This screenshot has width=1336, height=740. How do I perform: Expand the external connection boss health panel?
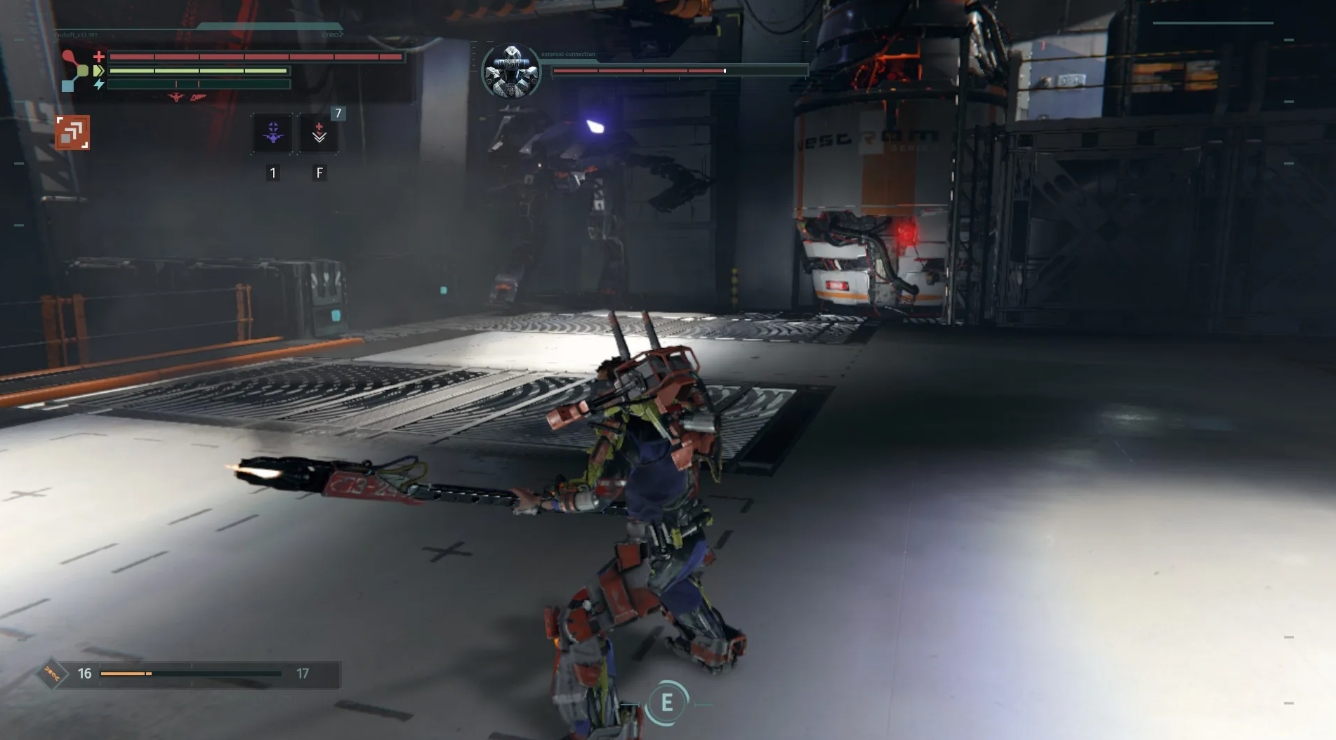click(x=680, y=71)
